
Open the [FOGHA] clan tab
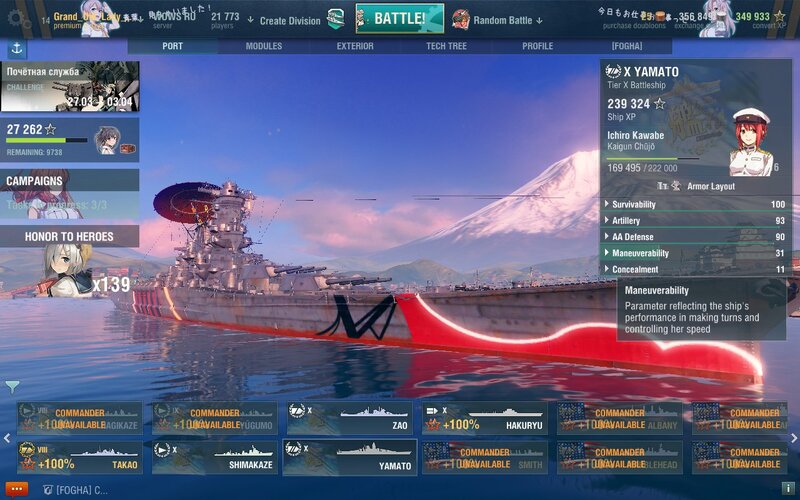(x=627, y=46)
